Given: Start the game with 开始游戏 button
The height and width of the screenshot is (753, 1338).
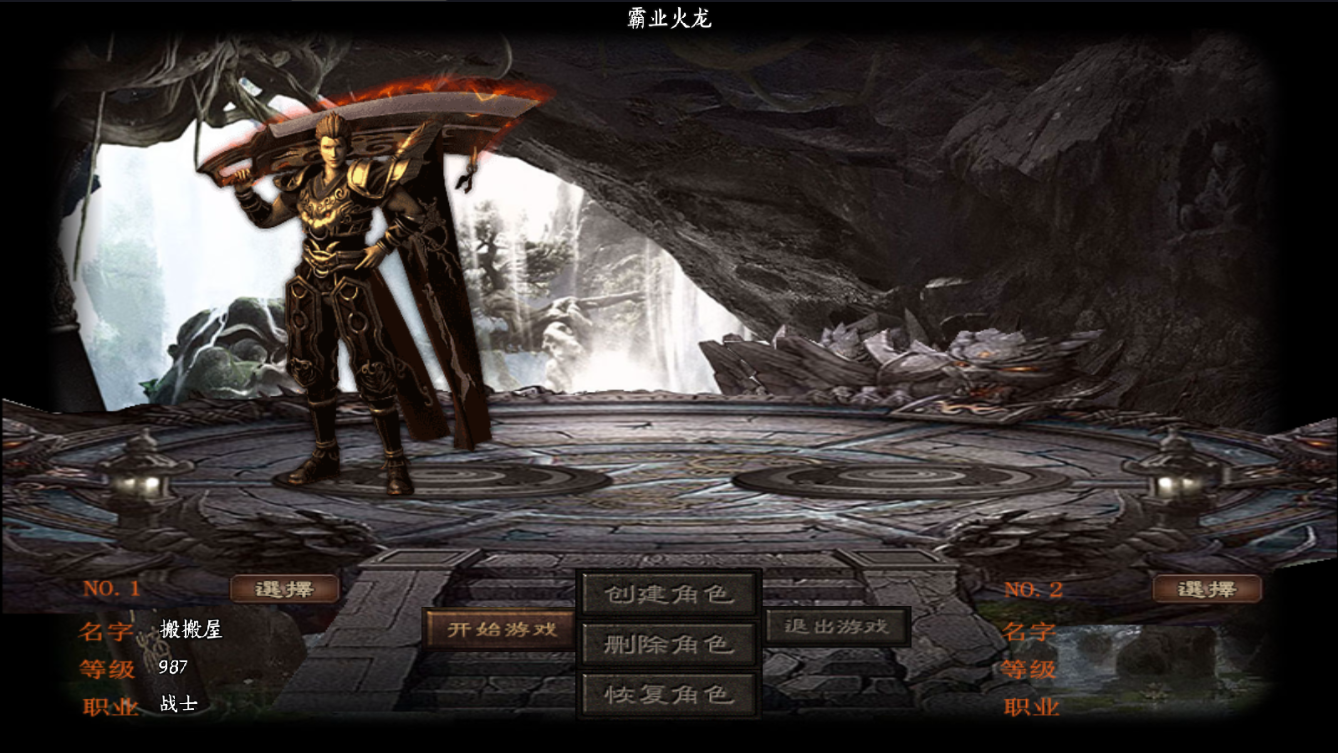Looking at the screenshot, I should coord(500,630).
